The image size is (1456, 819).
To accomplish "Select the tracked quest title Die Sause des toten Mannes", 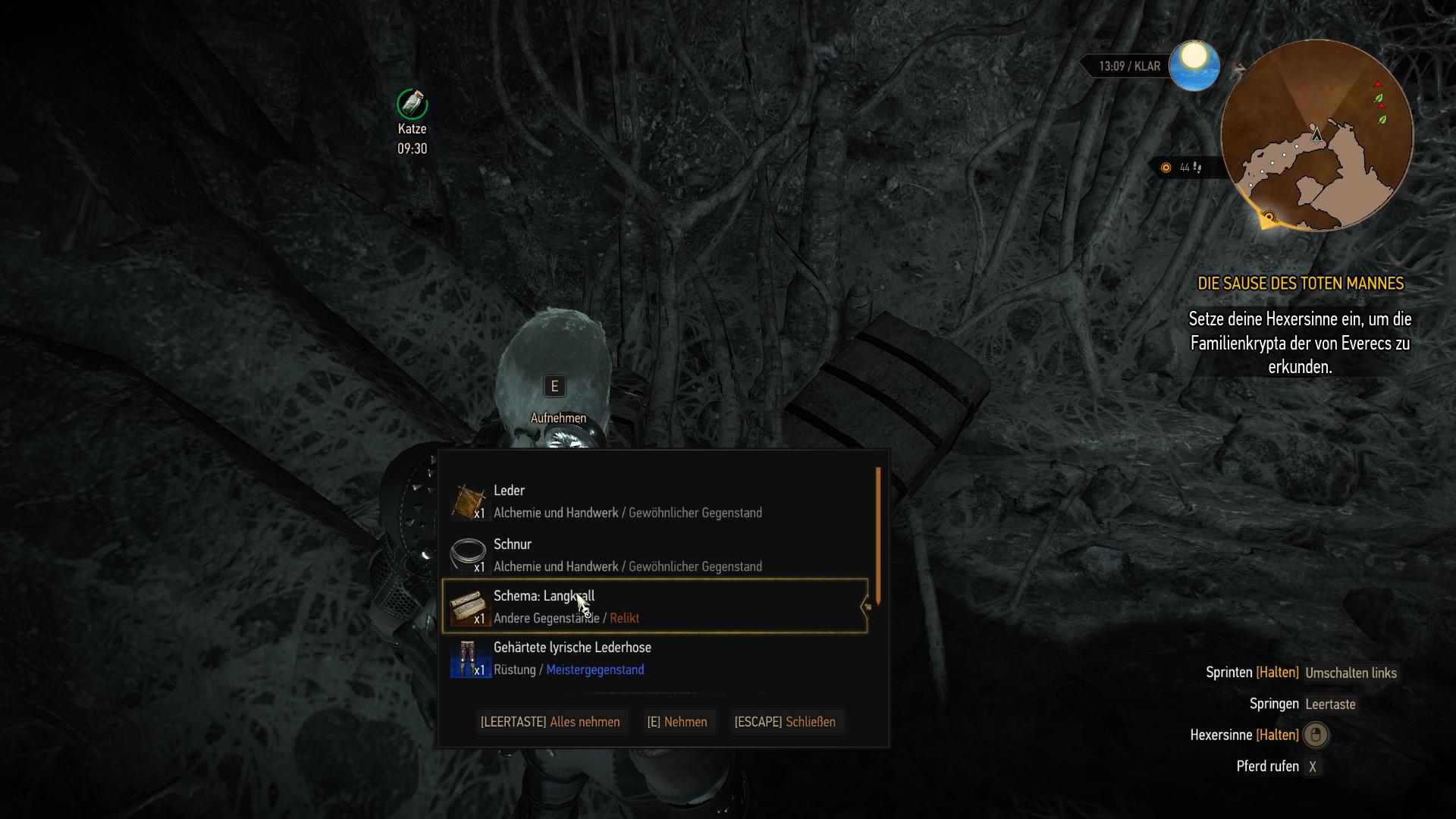I will tap(1300, 284).
